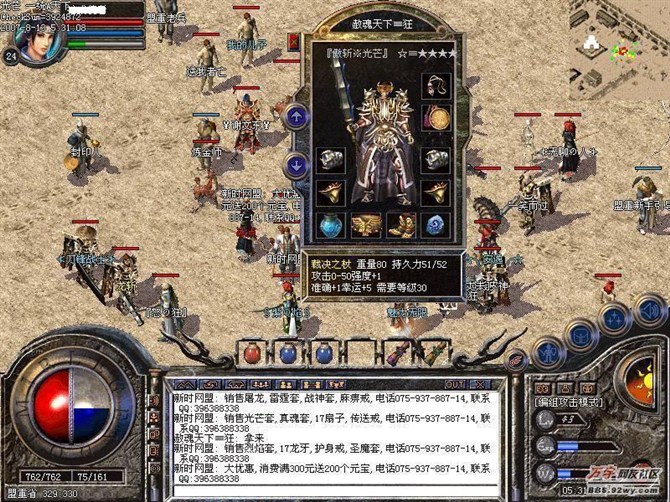
Task: Select the gold medal equipment slot
Action: 435,116
